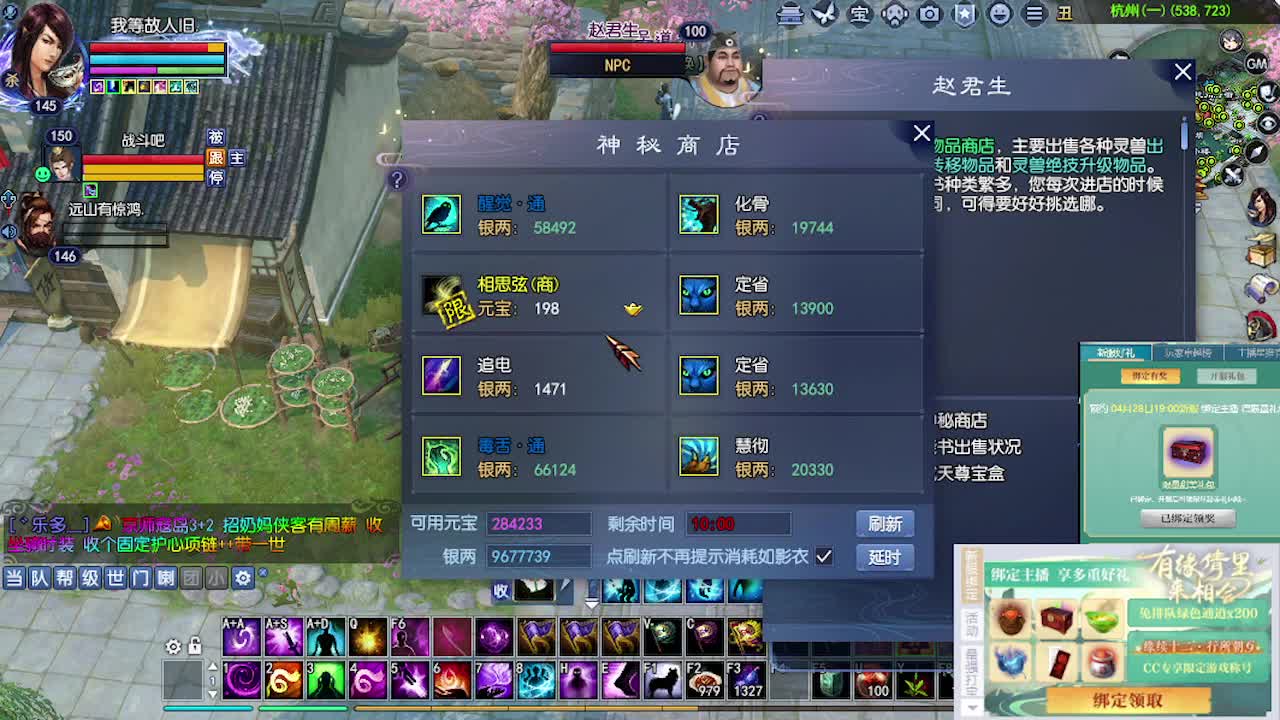This screenshot has width=1280, height=720.
Task: Toggle 跟 follow on the party member frame
Action: pyautogui.click(x=218, y=158)
